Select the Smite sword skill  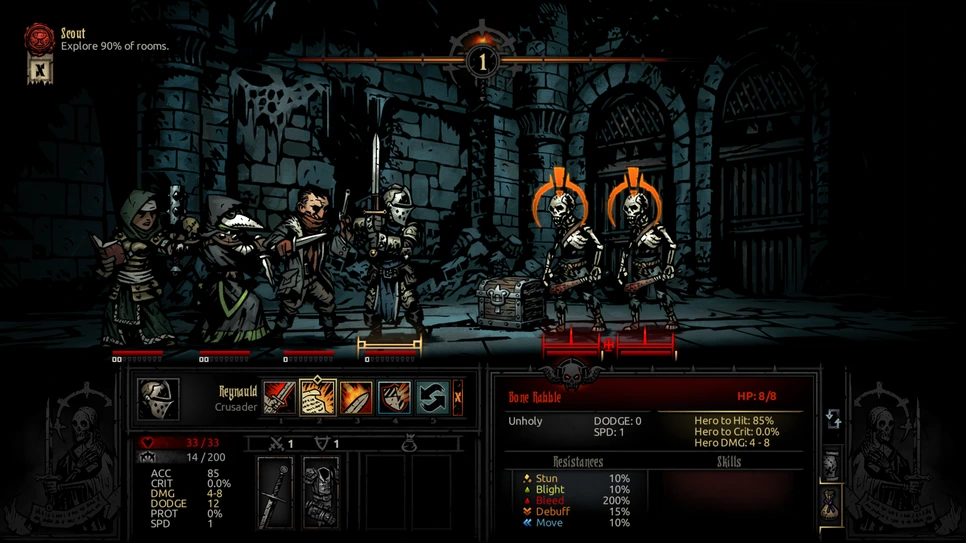pos(280,398)
